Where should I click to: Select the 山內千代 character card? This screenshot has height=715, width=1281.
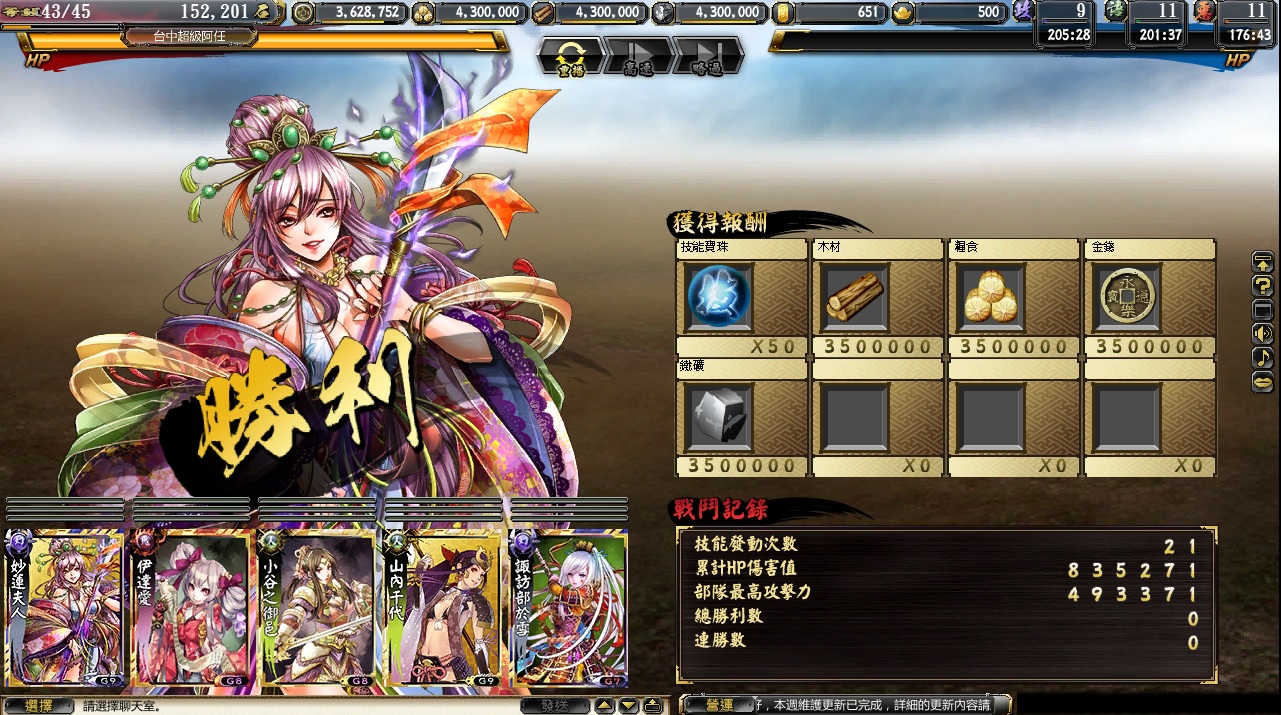coord(442,606)
